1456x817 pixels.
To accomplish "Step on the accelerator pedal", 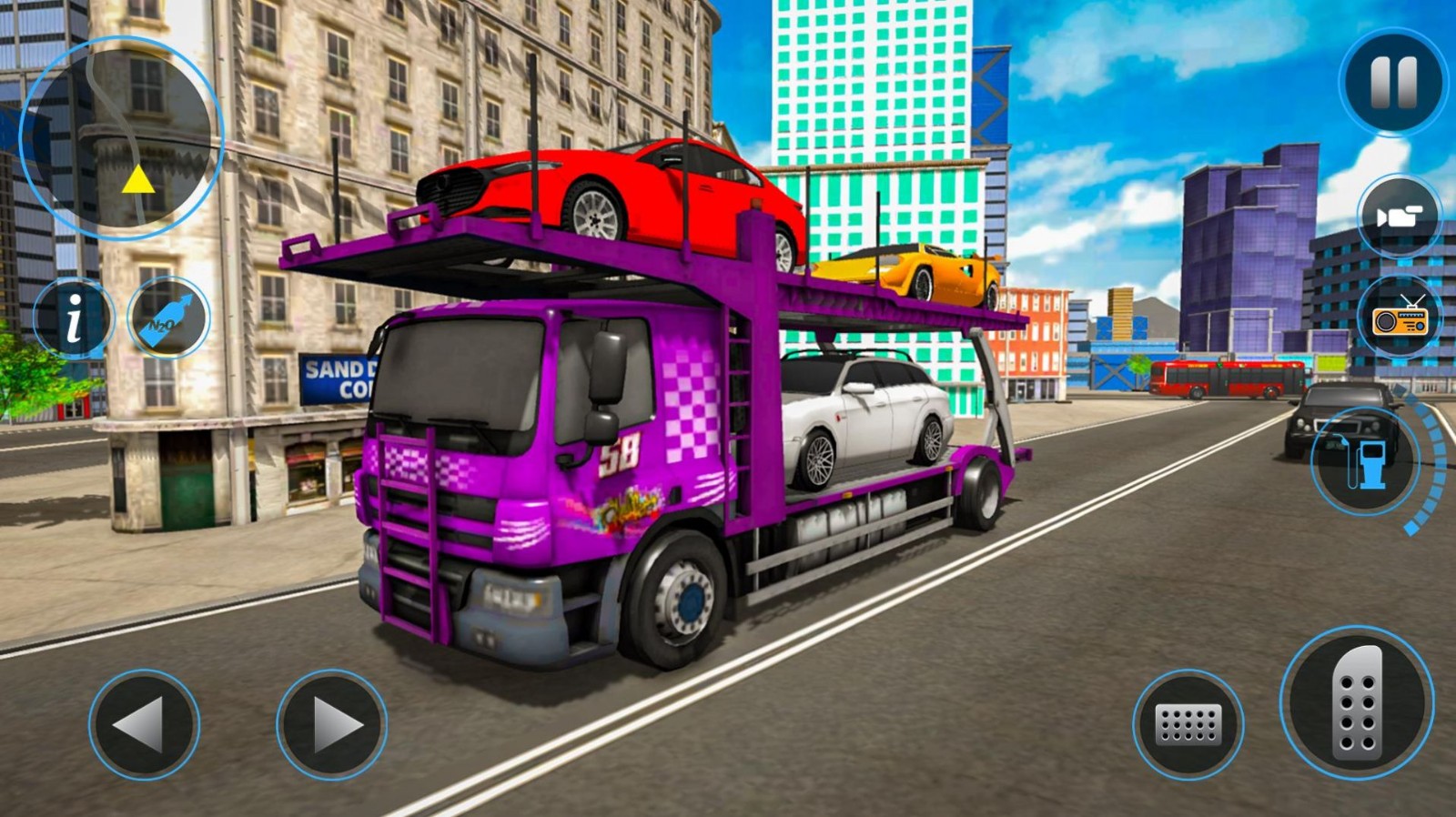I will coord(1357,702).
